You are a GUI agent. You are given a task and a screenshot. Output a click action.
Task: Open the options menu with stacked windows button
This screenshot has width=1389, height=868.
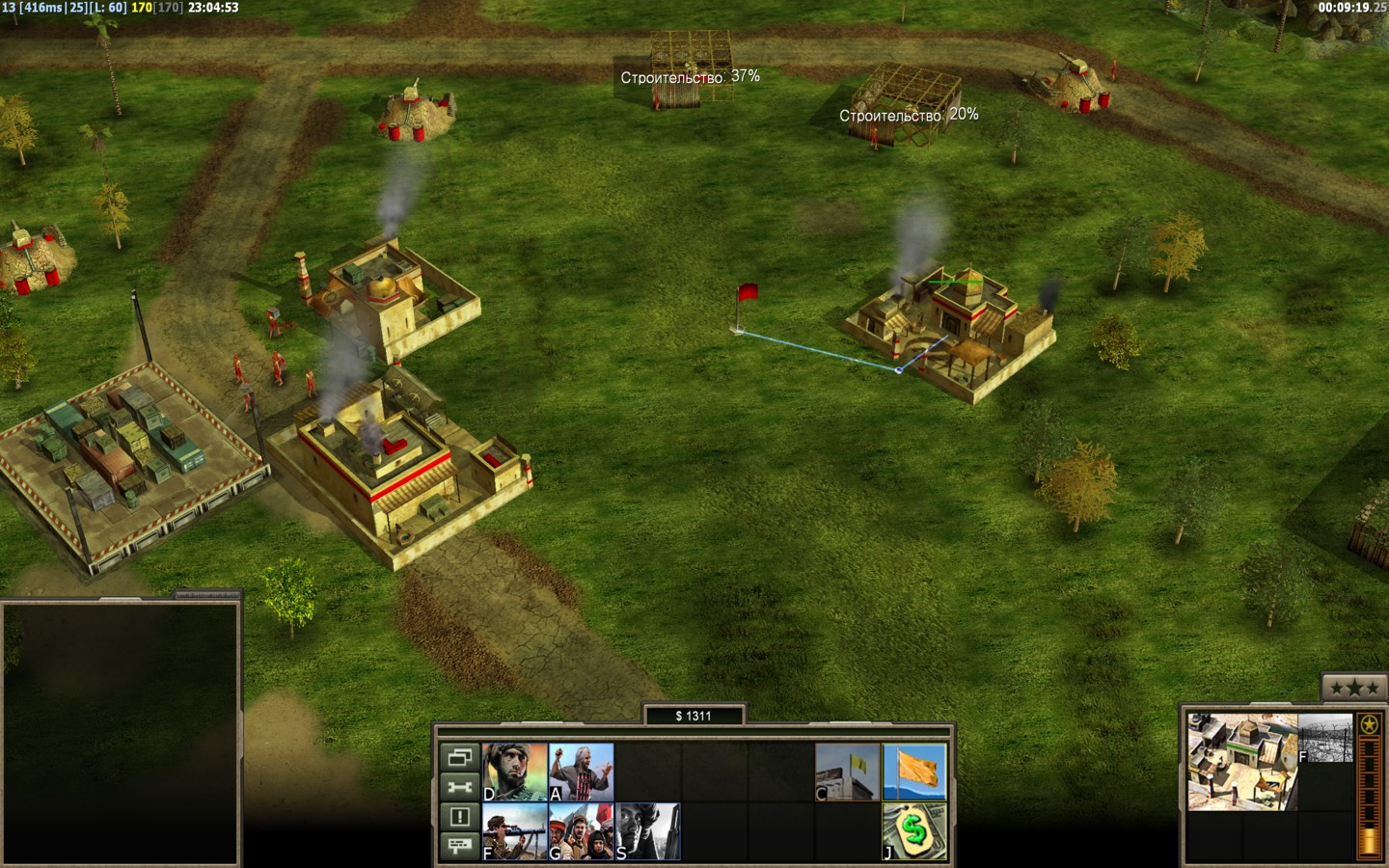click(460, 757)
